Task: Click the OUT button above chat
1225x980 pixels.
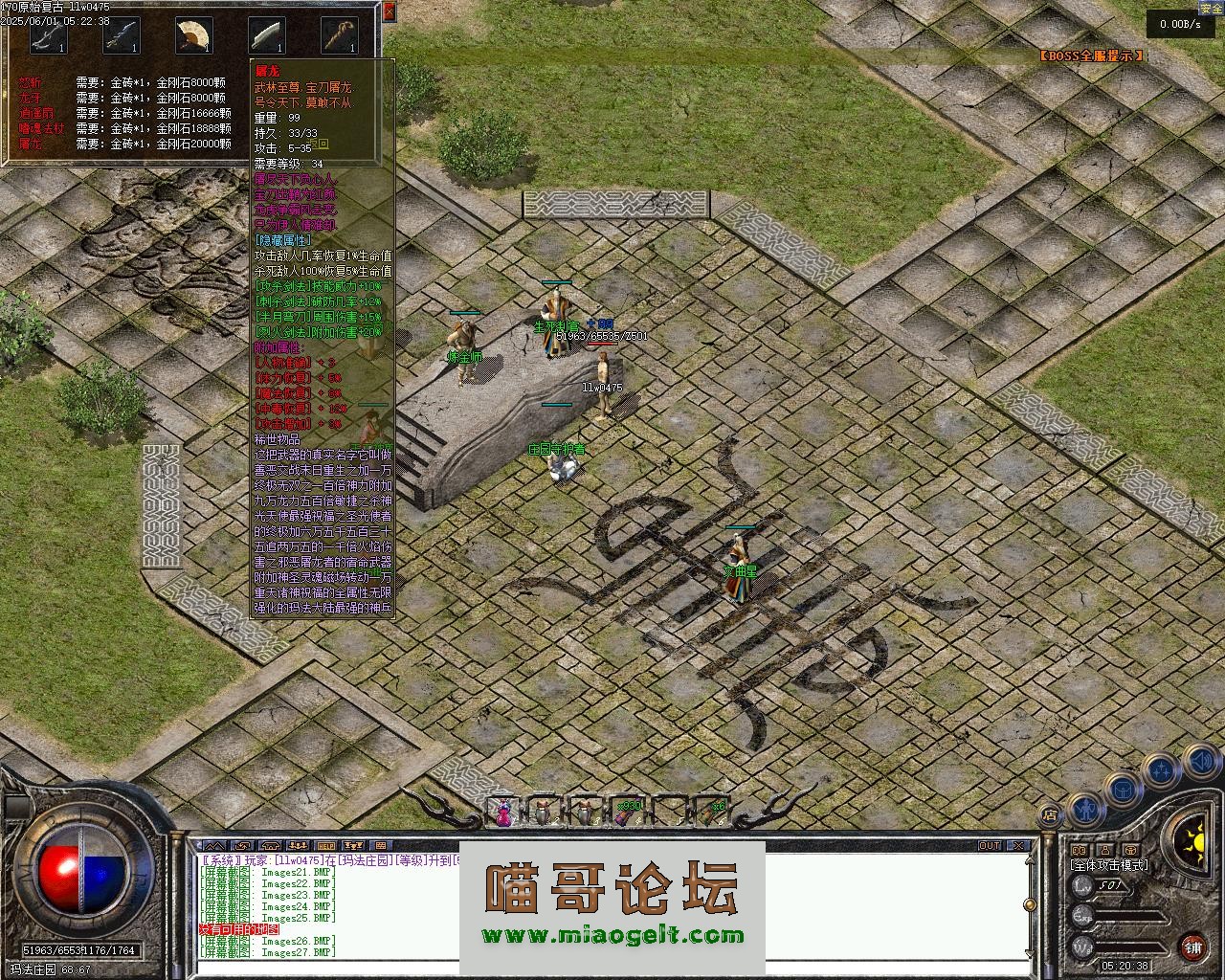Action: pyautogui.click(x=990, y=846)
